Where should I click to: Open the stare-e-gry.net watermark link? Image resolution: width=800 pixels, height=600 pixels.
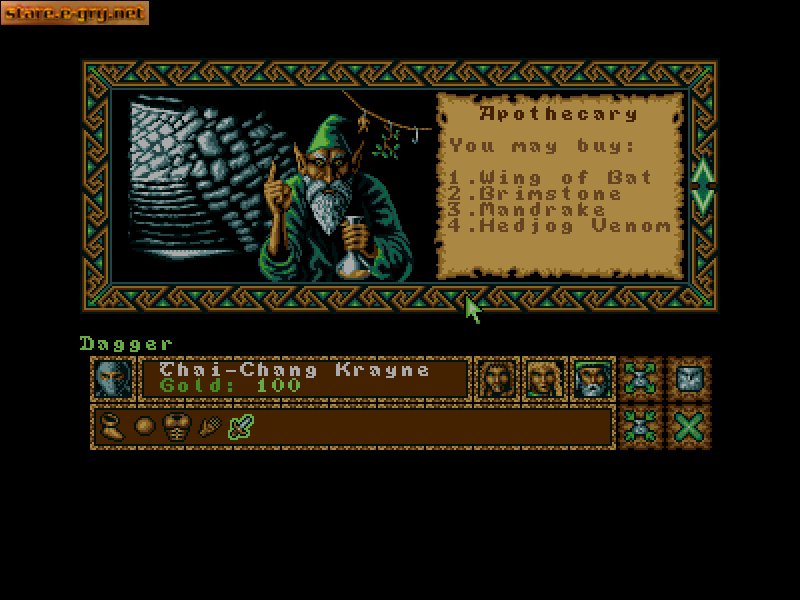76,13
